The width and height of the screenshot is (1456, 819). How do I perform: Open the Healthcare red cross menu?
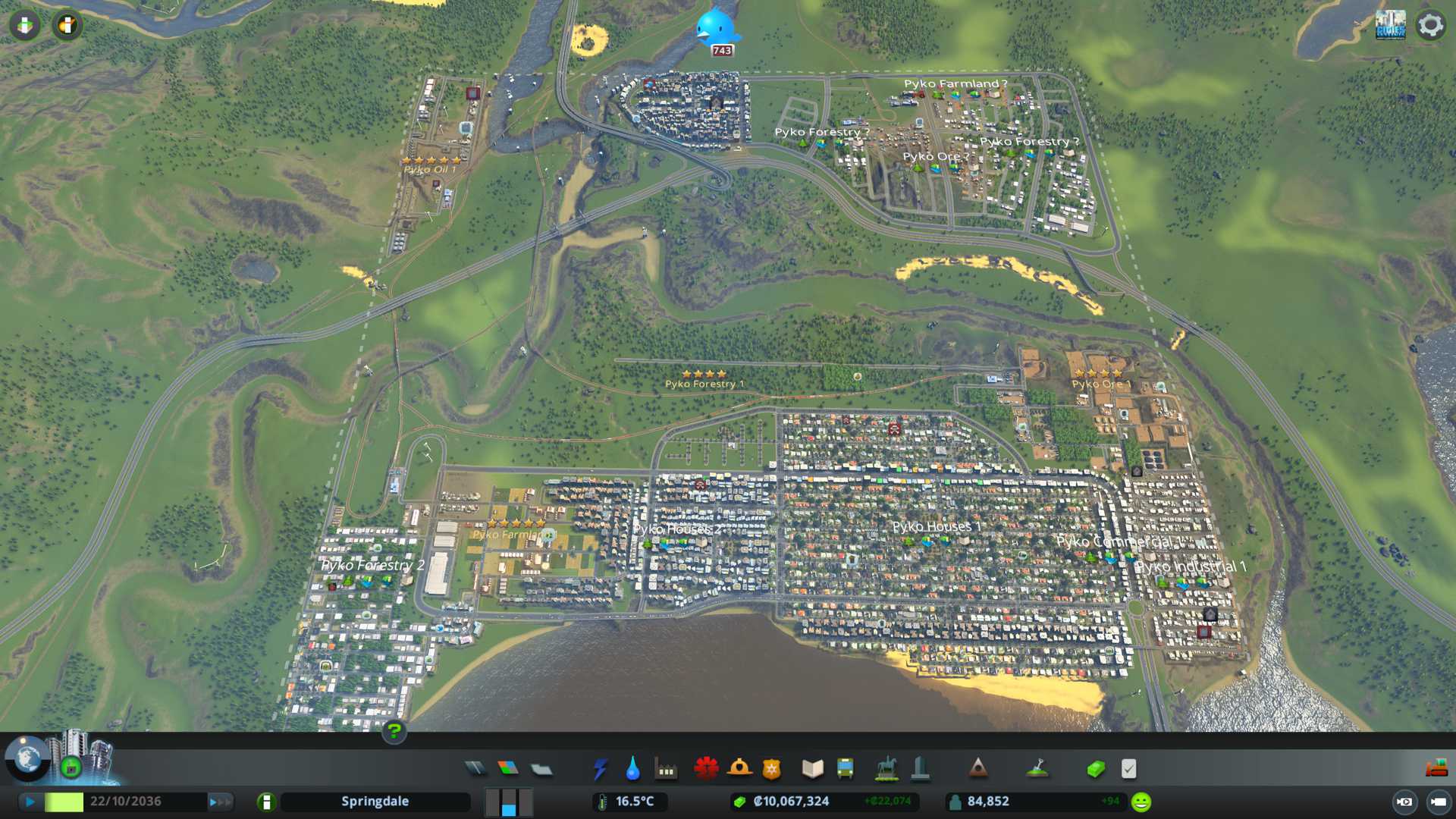706,769
